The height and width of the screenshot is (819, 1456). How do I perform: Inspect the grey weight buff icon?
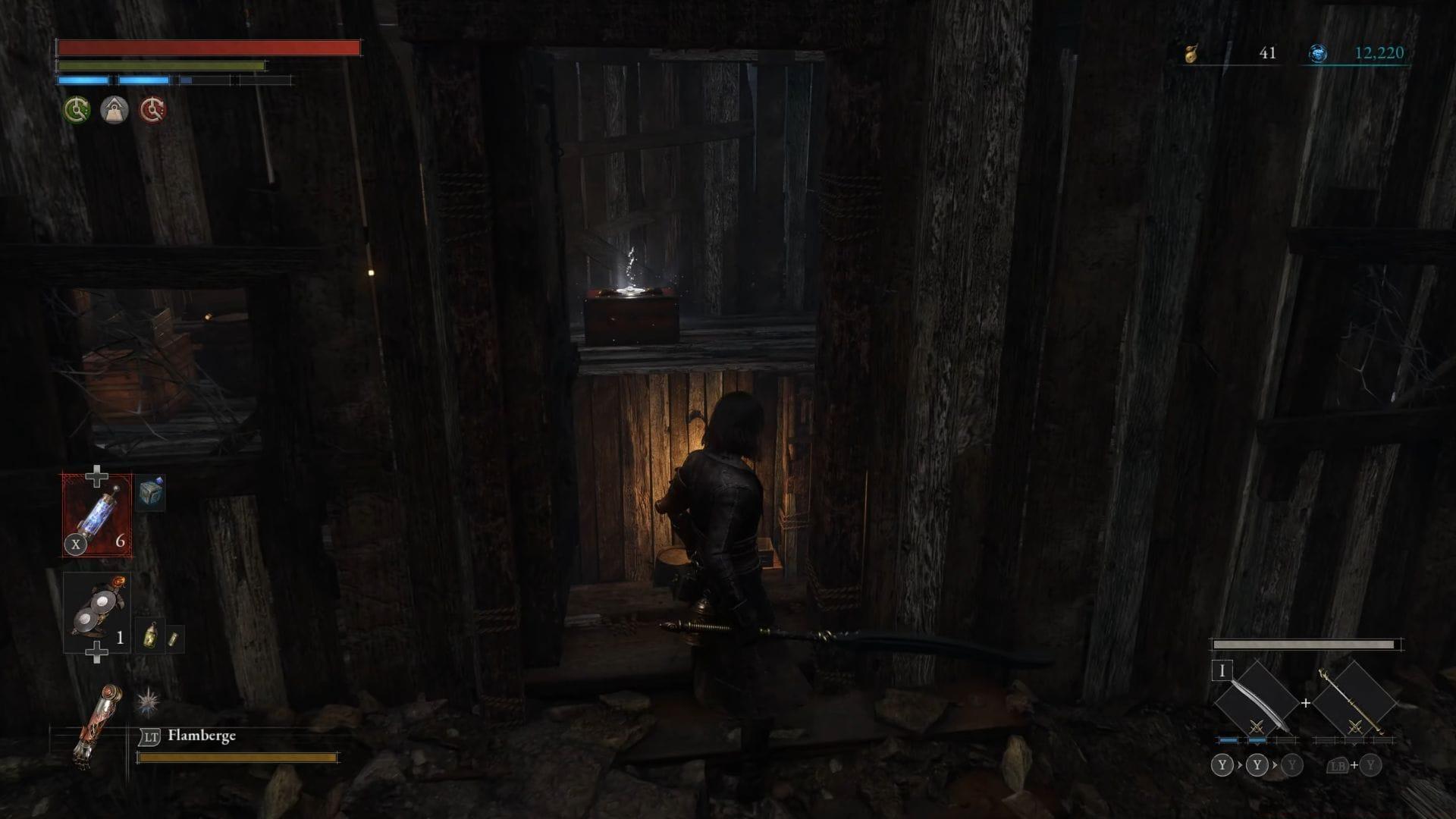[x=115, y=111]
